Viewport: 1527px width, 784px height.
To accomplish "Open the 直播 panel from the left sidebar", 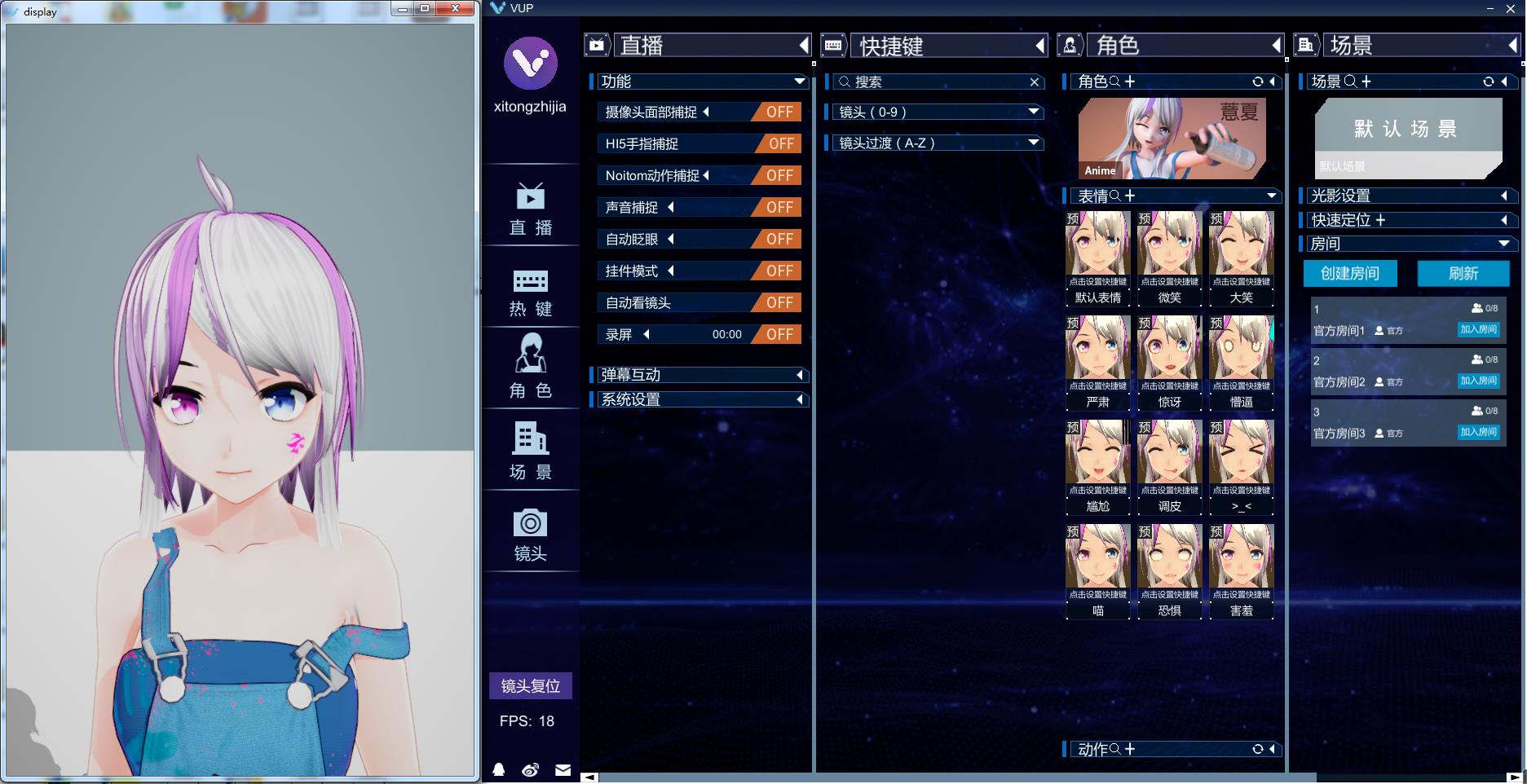I will point(531,207).
